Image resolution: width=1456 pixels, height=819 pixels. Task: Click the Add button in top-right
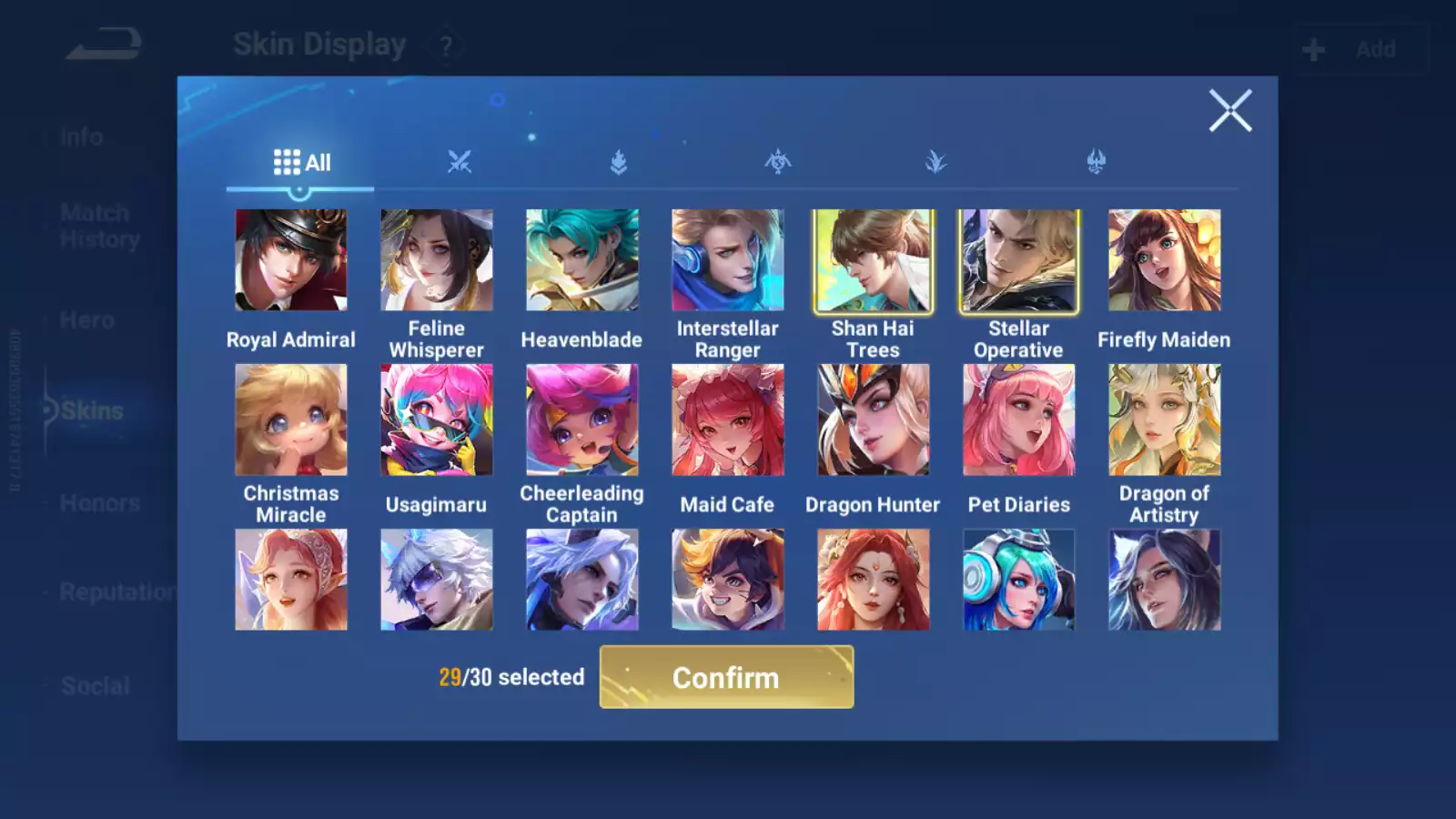point(1377,49)
